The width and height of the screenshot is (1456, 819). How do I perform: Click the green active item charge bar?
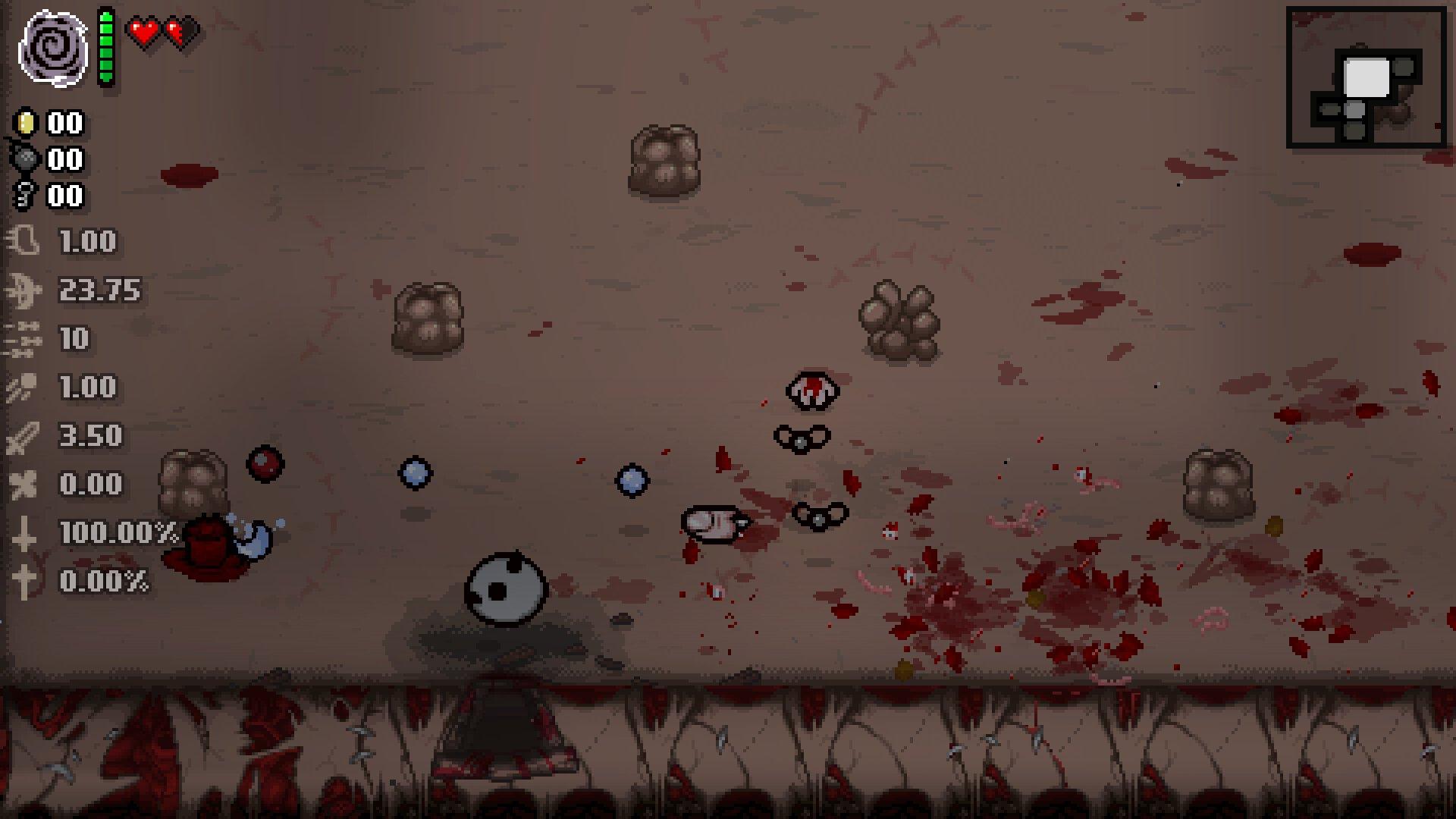click(x=105, y=45)
